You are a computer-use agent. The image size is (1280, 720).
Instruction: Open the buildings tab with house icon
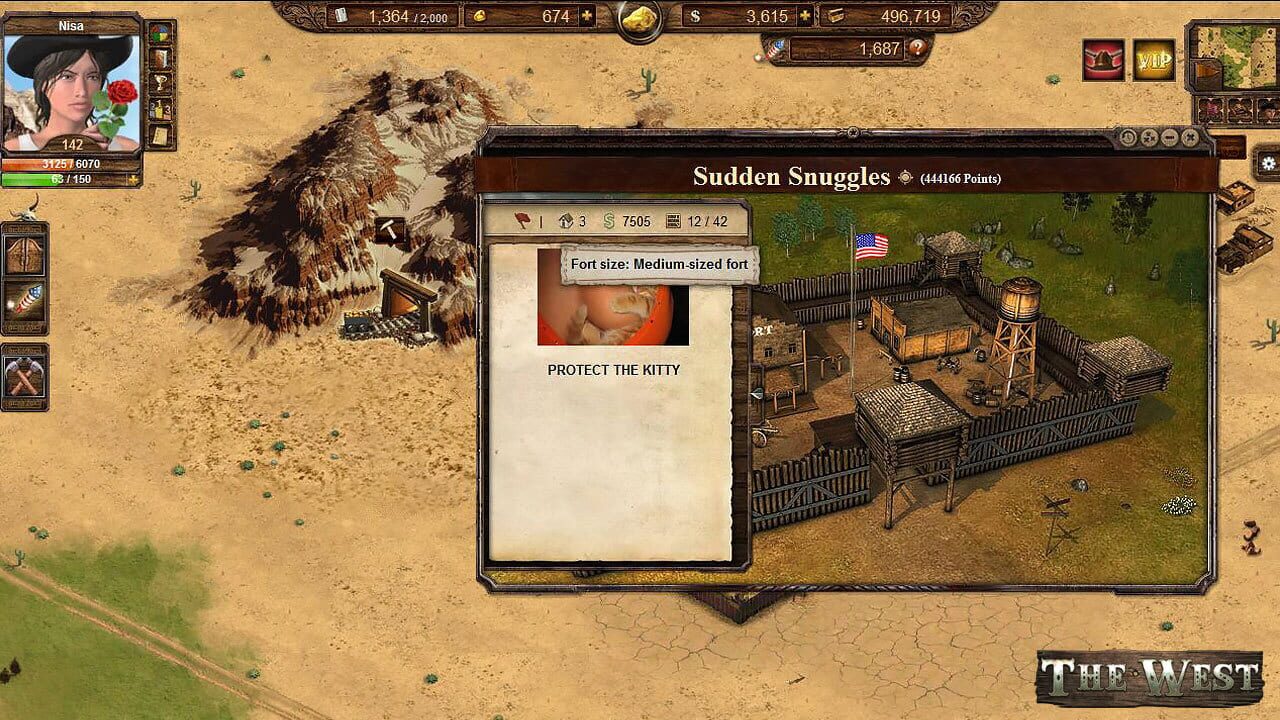568,221
